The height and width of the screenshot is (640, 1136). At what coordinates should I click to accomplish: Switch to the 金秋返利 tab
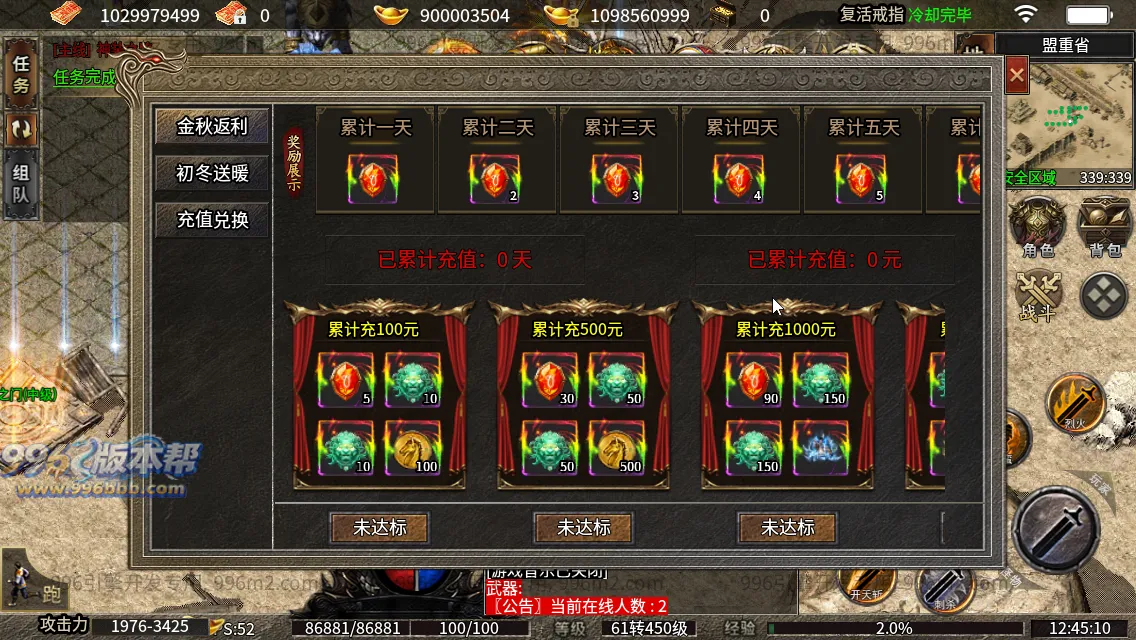tap(212, 127)
